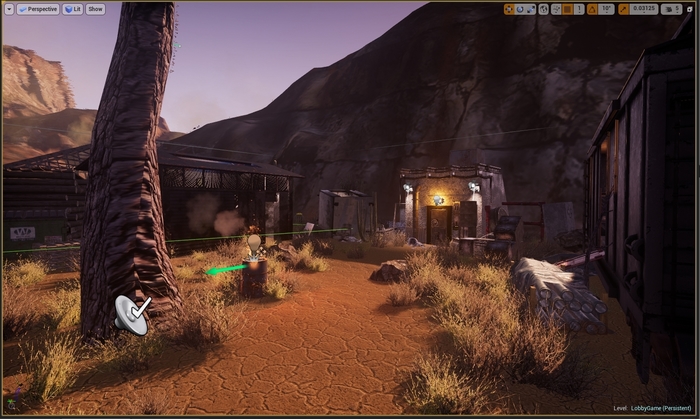This screenshot has height=419, width=700.
Task: Toggle grid snapping for movement
Action: [x=569, y=9]
